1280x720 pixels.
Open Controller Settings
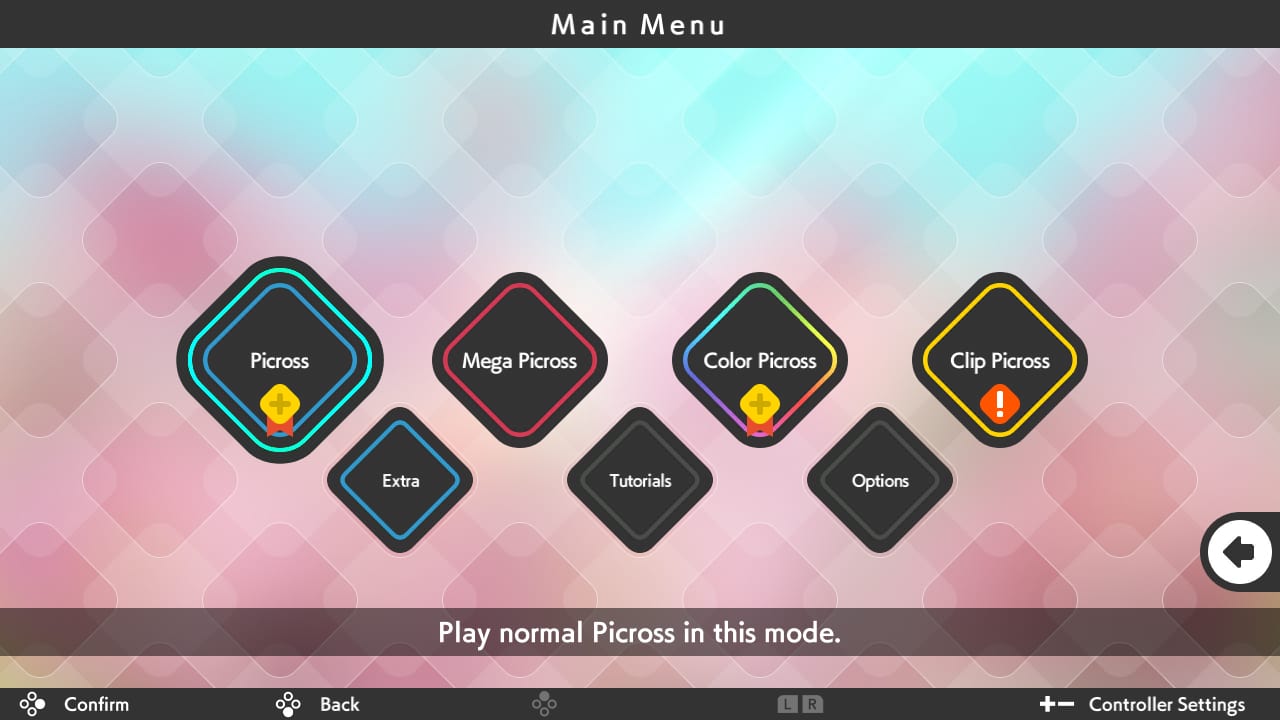pos(1166,704)
